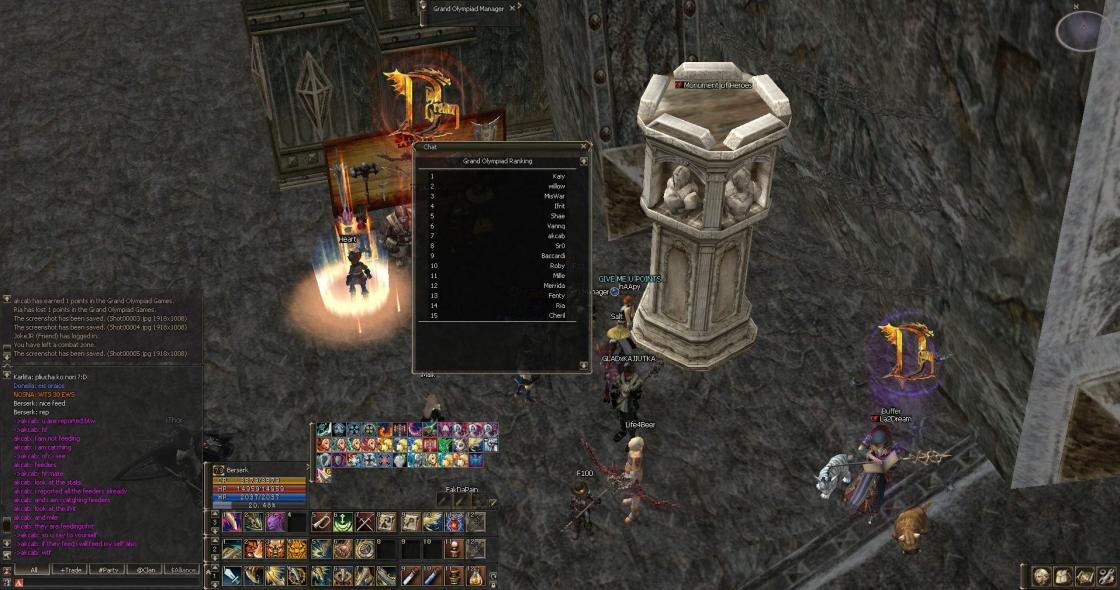The height and width of the screenshot is (590, 1120).
Task: Select the #Party chat tab
Action: pos(105,569)
